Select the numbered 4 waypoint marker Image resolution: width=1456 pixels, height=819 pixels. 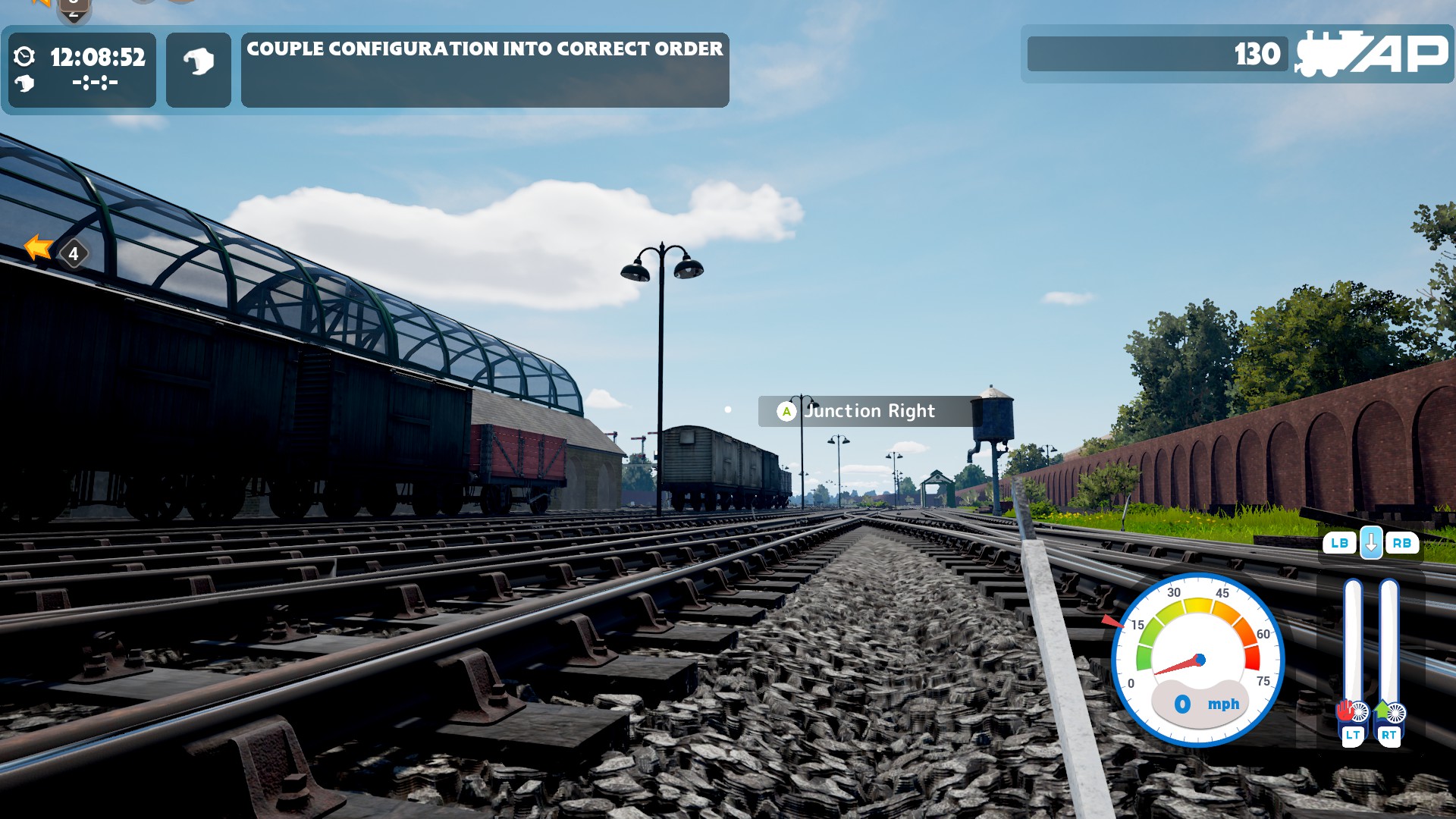(74, 254)
